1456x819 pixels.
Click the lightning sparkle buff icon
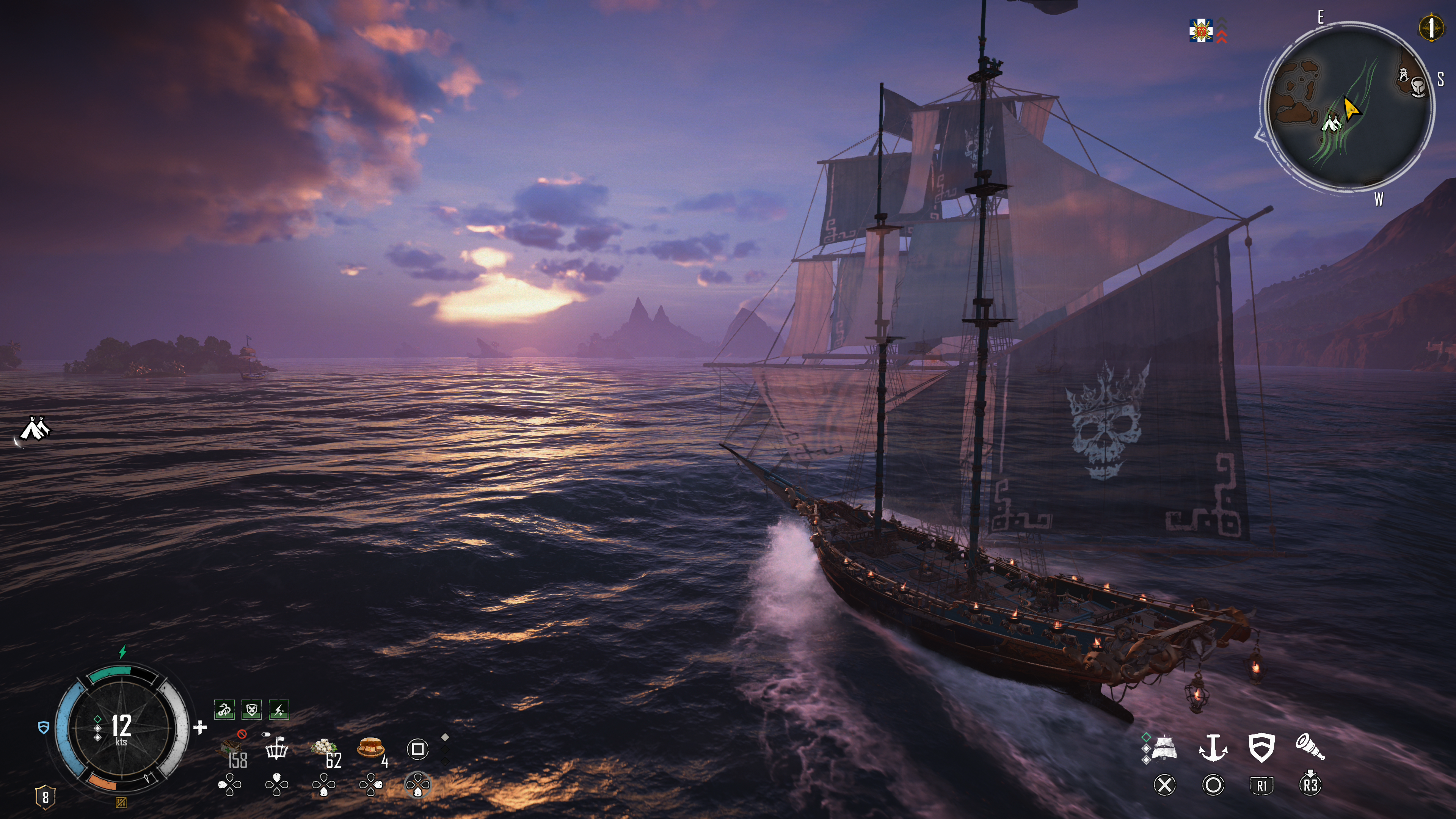coord(279,710)
